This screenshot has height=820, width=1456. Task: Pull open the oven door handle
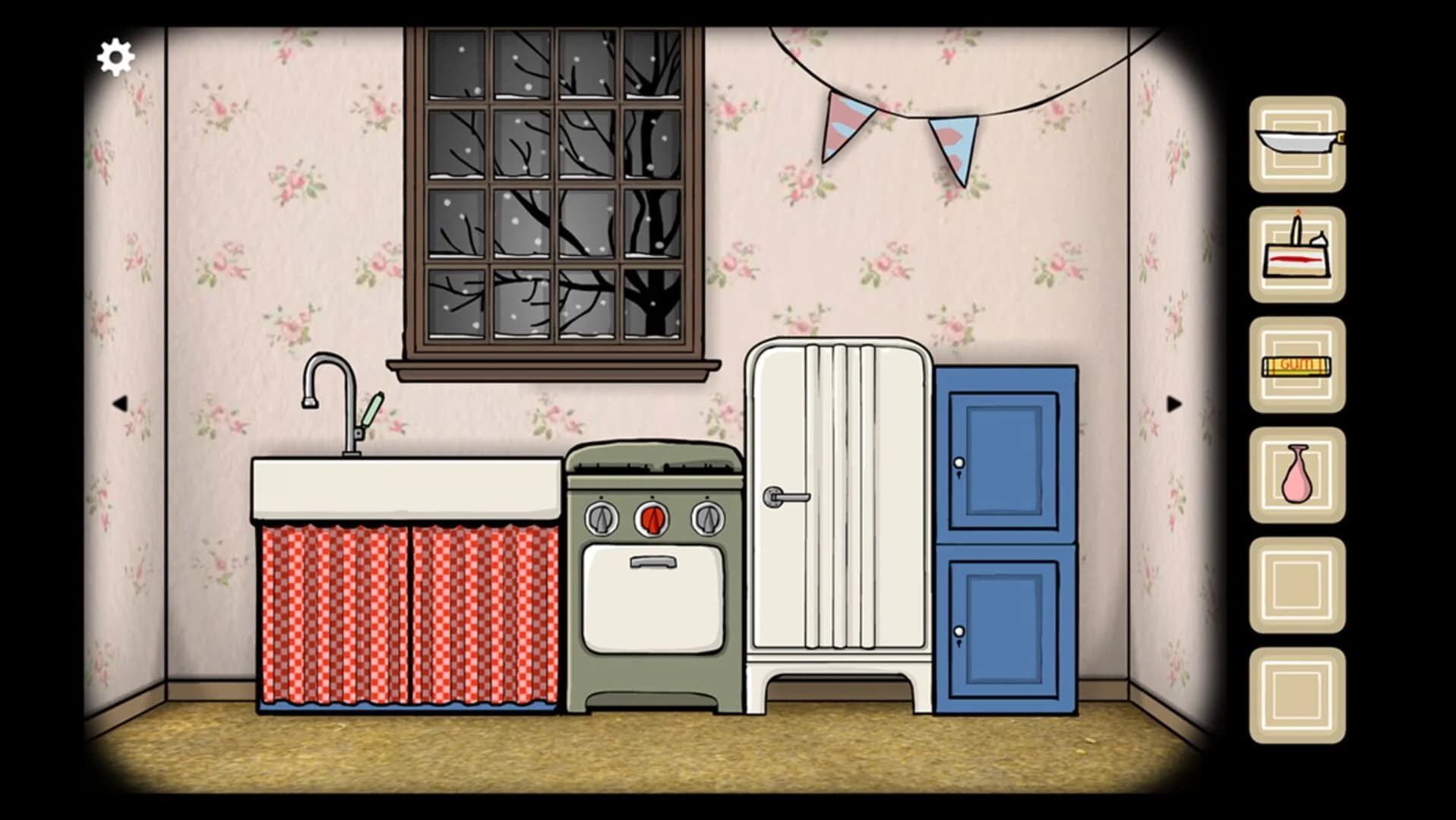[652, 562]
